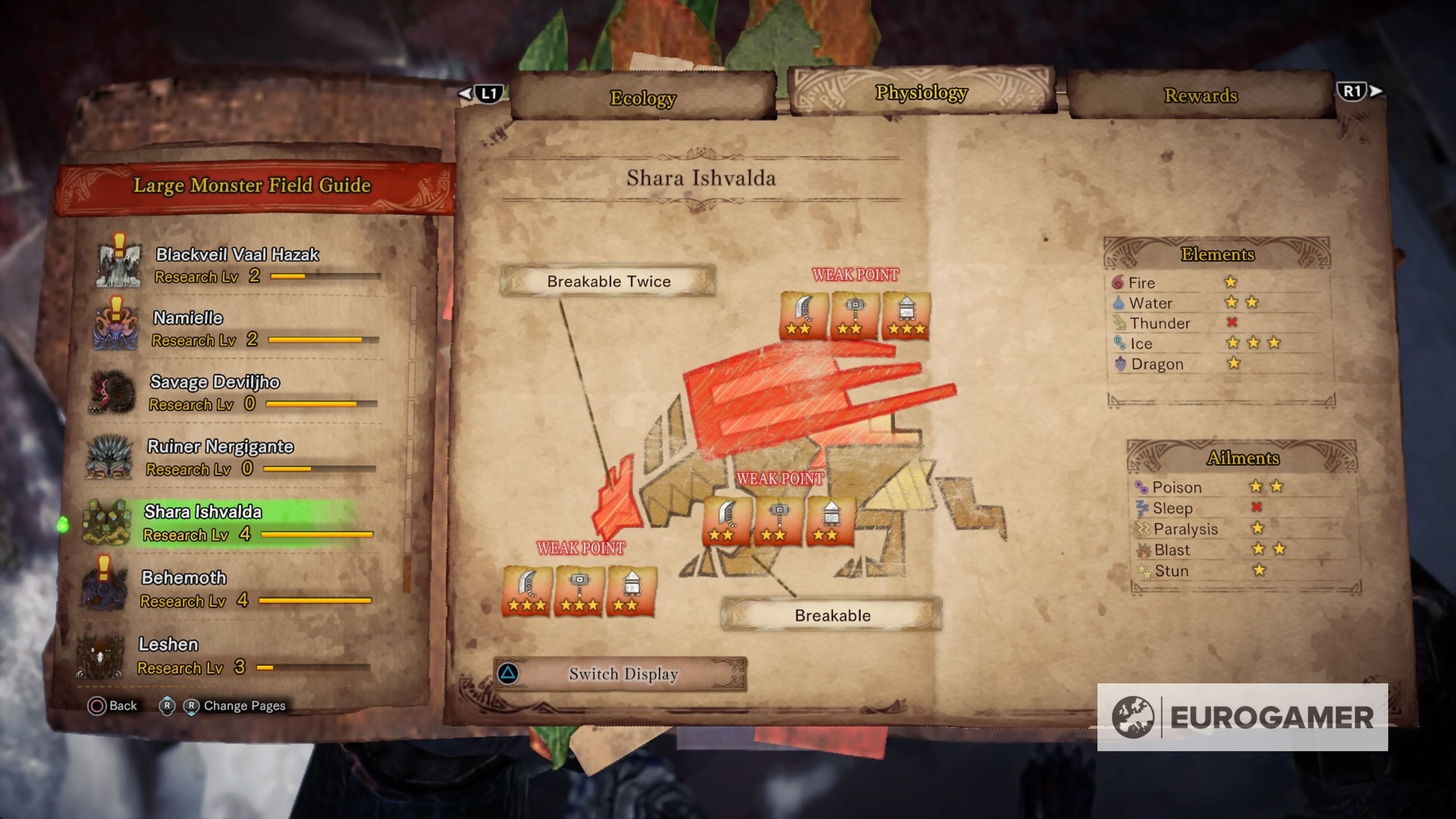Switch to the Ecology tab
Viewport: 1456px width, 819px height.
click(644, 97)
